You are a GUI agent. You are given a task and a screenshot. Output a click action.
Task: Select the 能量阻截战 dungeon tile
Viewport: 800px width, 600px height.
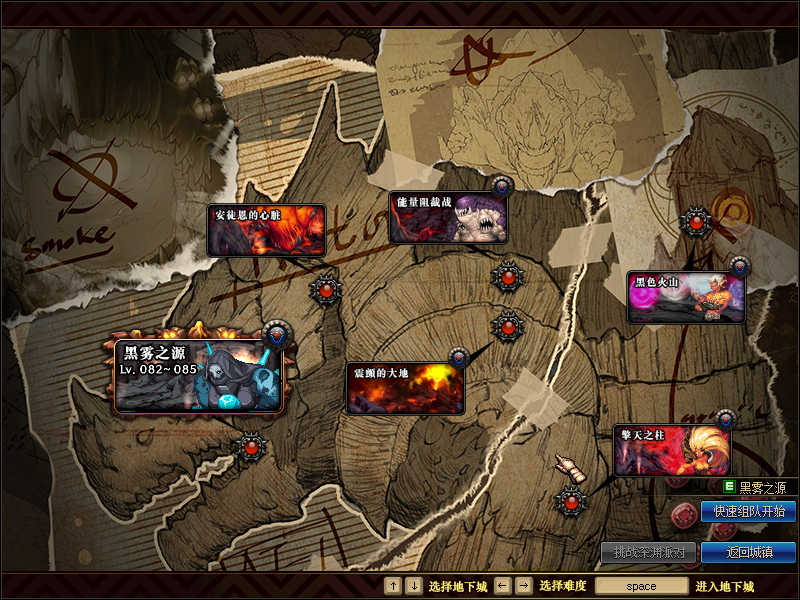(447, 218)
